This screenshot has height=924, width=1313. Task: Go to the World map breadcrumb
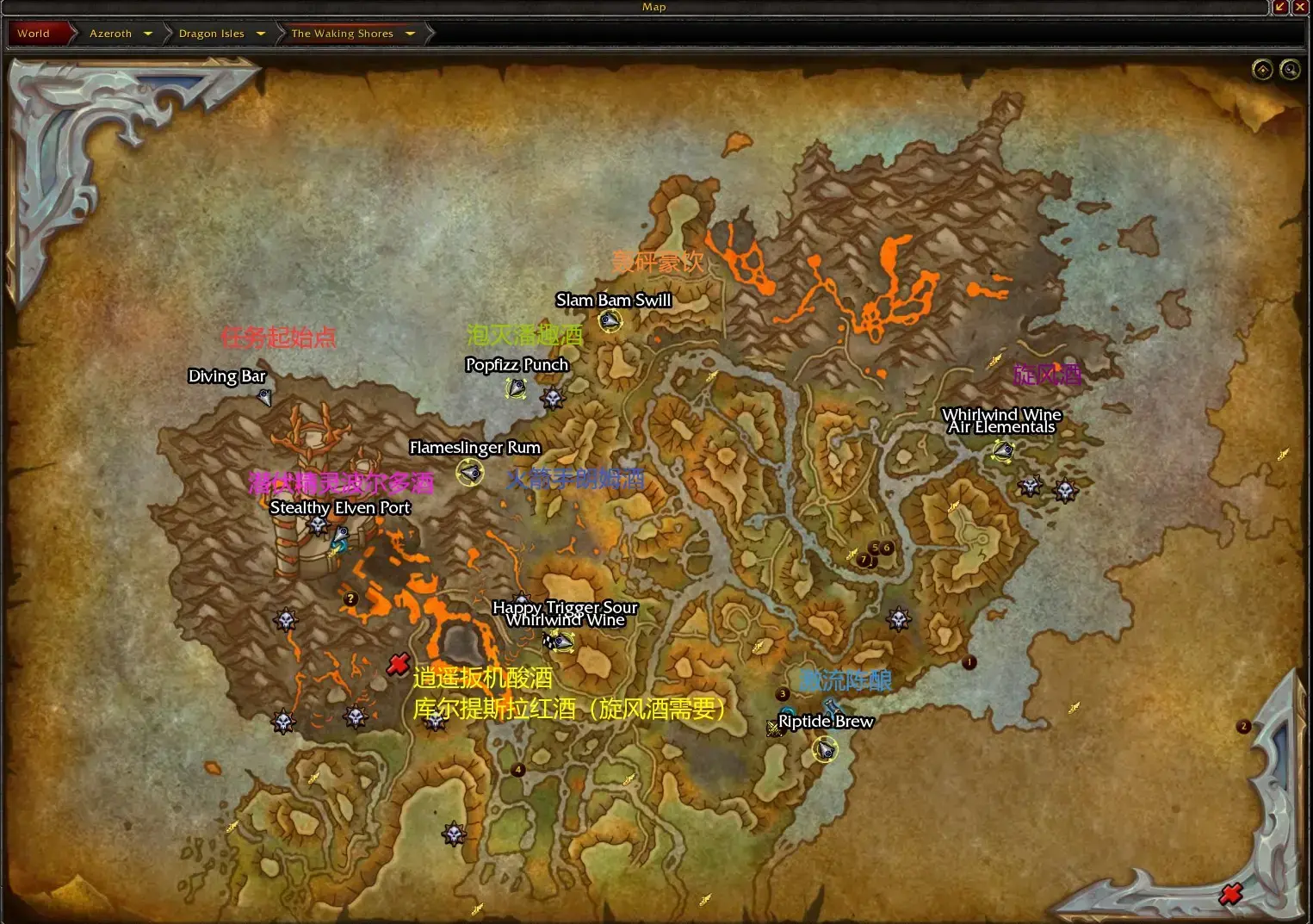34,34
